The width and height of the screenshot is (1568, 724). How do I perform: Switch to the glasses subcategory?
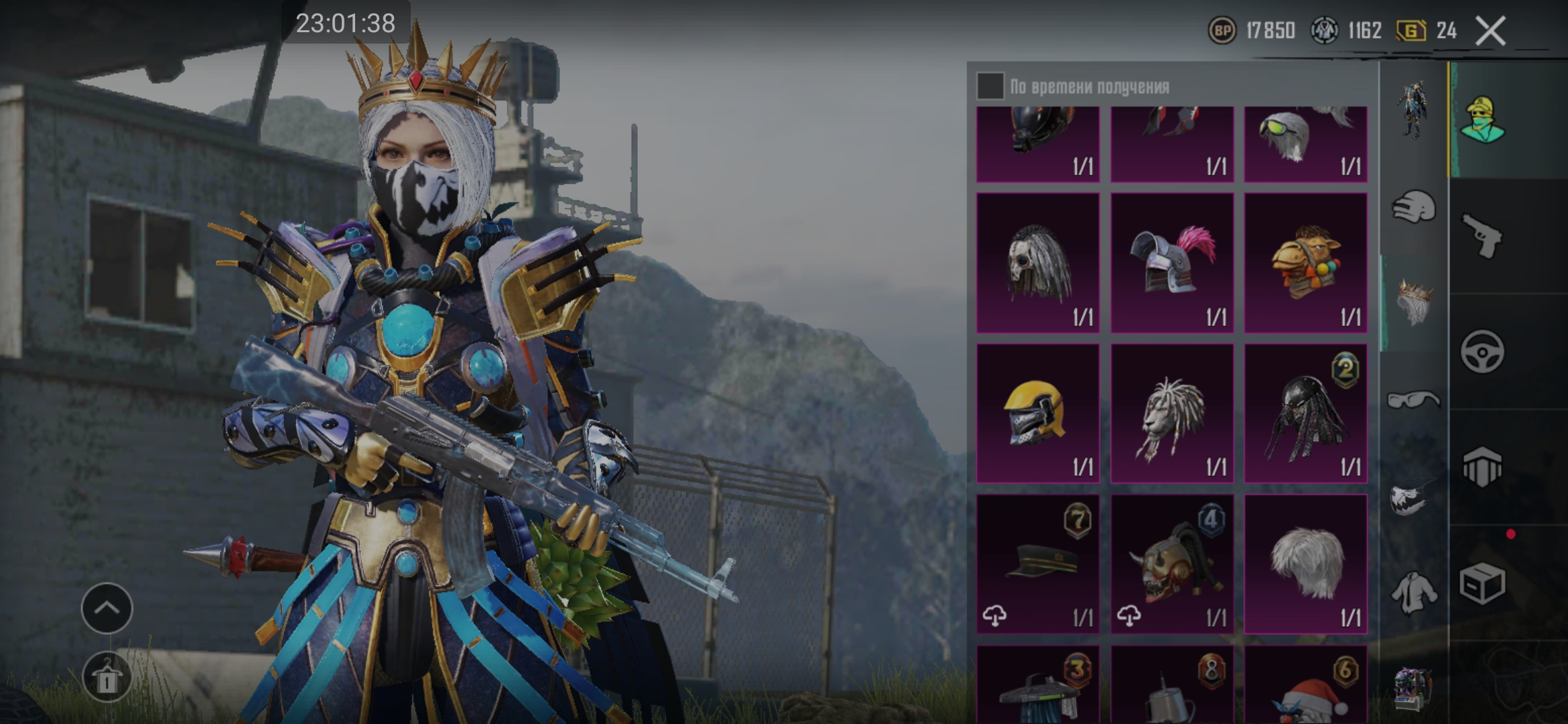pyautogui.click(x=1413, y=400)
